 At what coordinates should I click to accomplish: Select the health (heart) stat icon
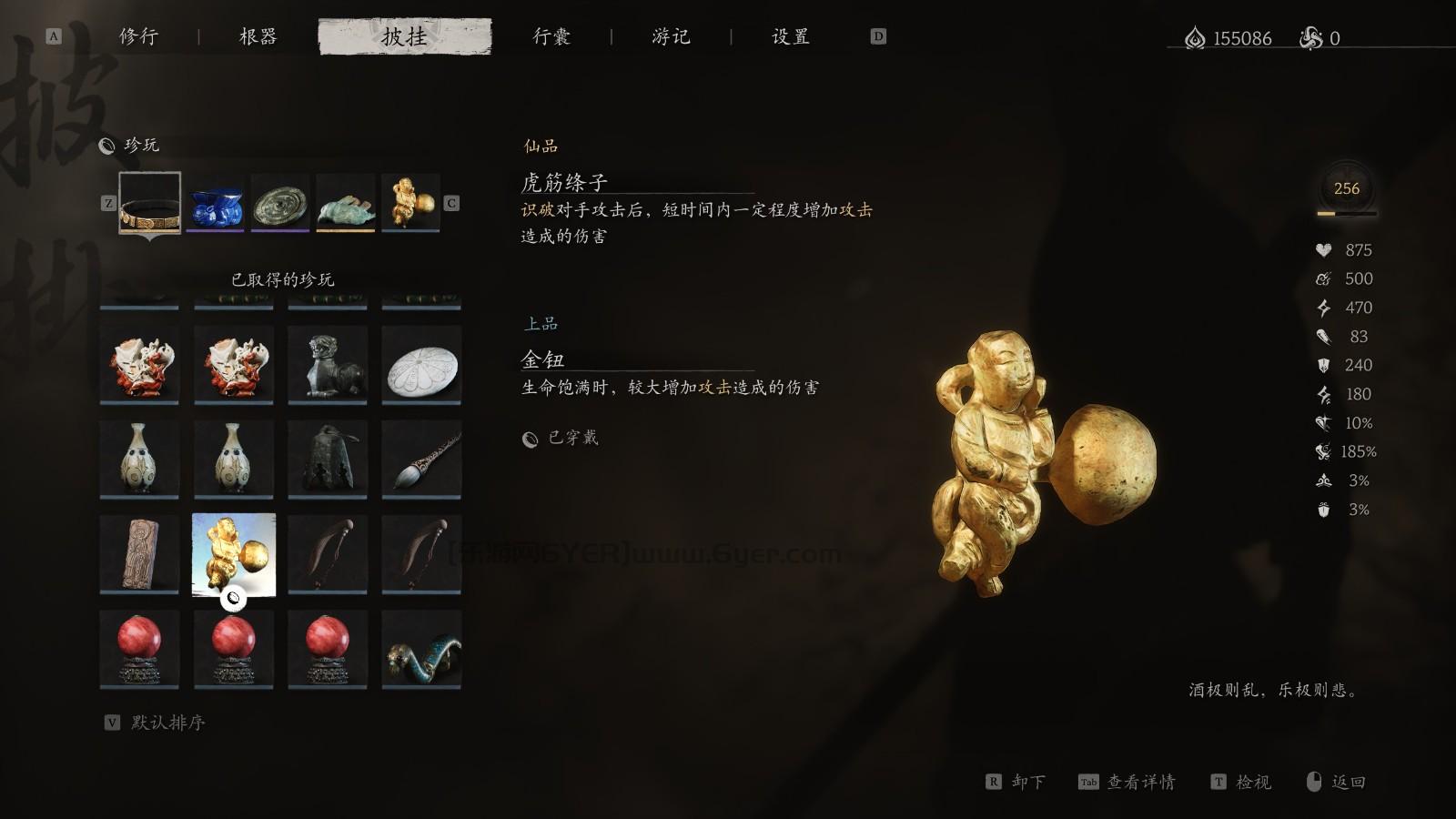1321,249
